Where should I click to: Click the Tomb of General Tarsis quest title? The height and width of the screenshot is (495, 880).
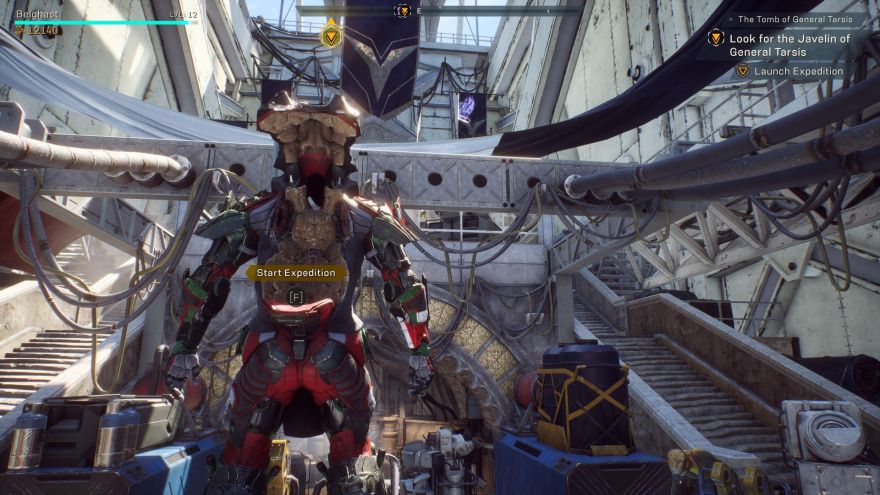799,19
